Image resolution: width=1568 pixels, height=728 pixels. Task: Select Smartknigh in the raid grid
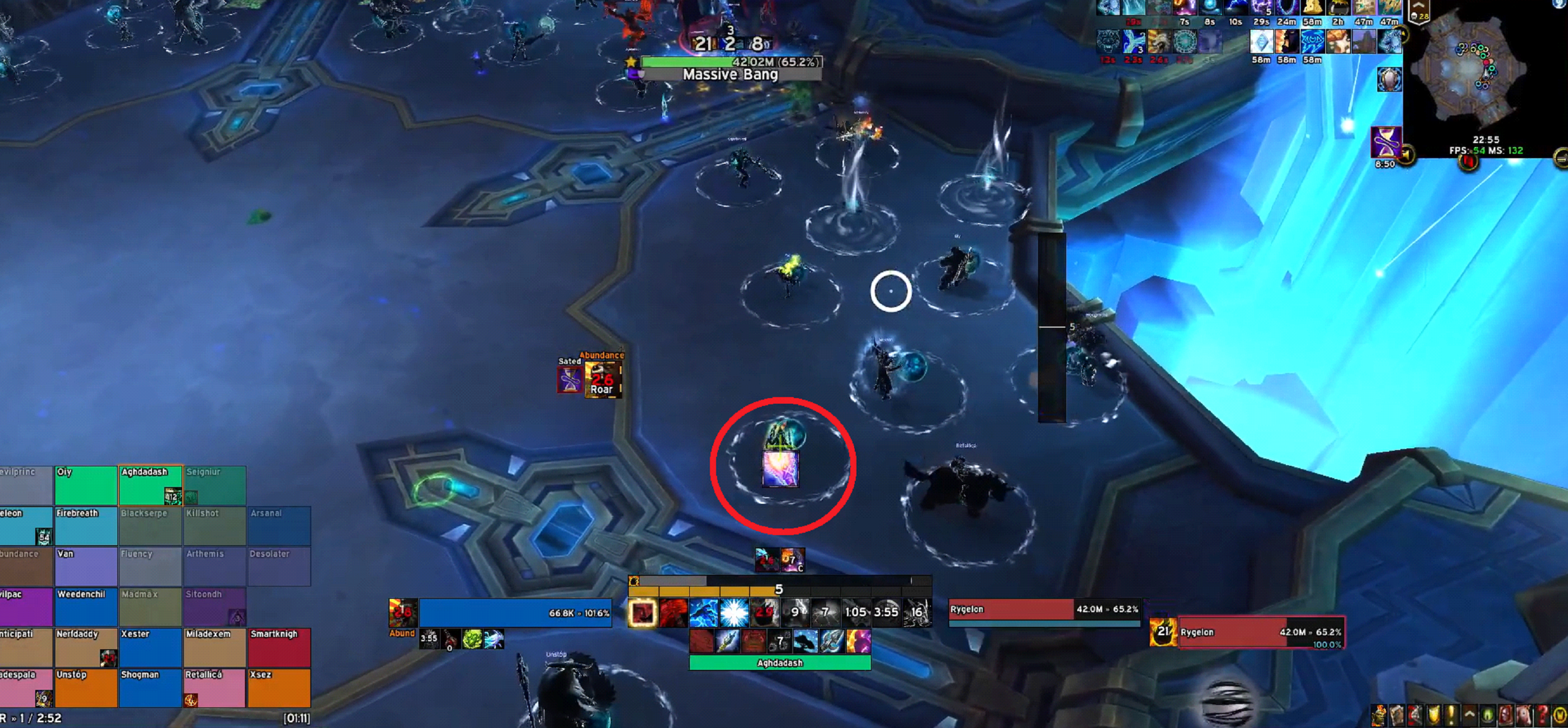pos(279,647)
